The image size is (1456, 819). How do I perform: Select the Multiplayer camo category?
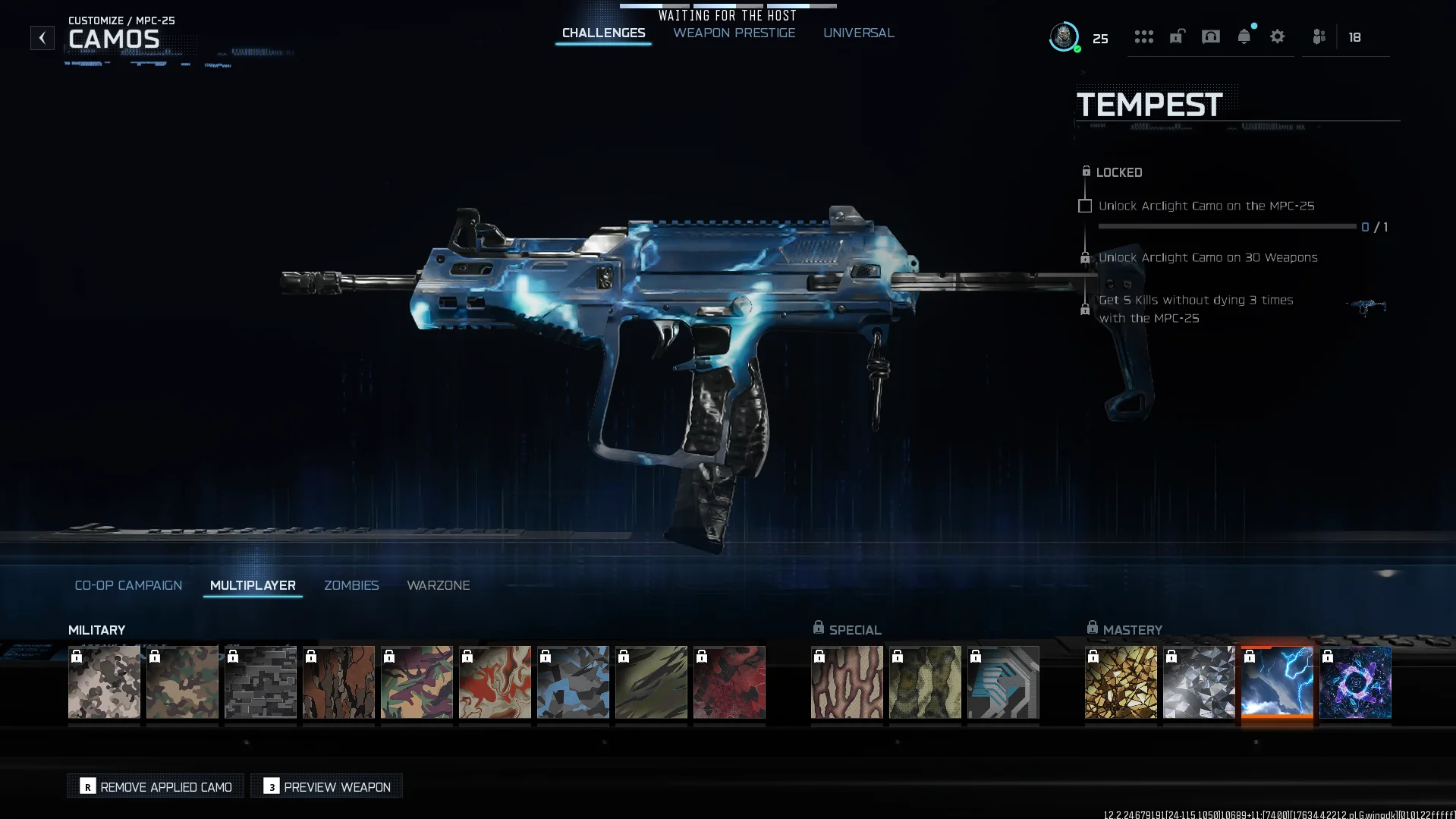tap(253, 585)
